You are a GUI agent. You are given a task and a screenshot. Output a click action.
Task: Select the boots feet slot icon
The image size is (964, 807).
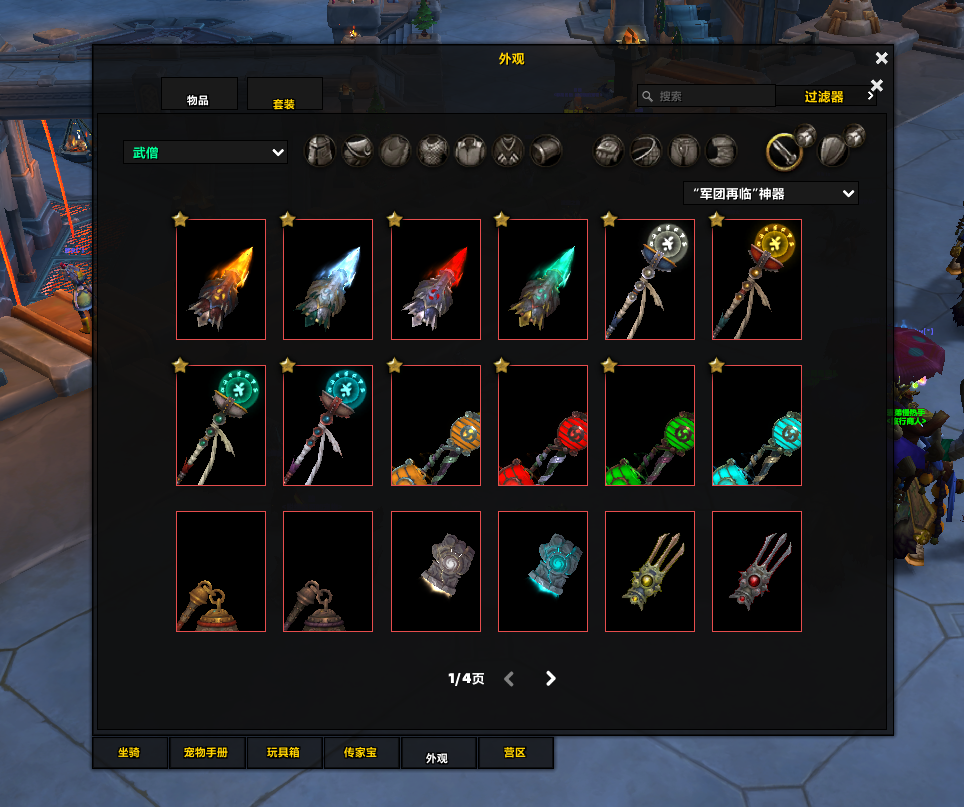(x=721, y=151)
